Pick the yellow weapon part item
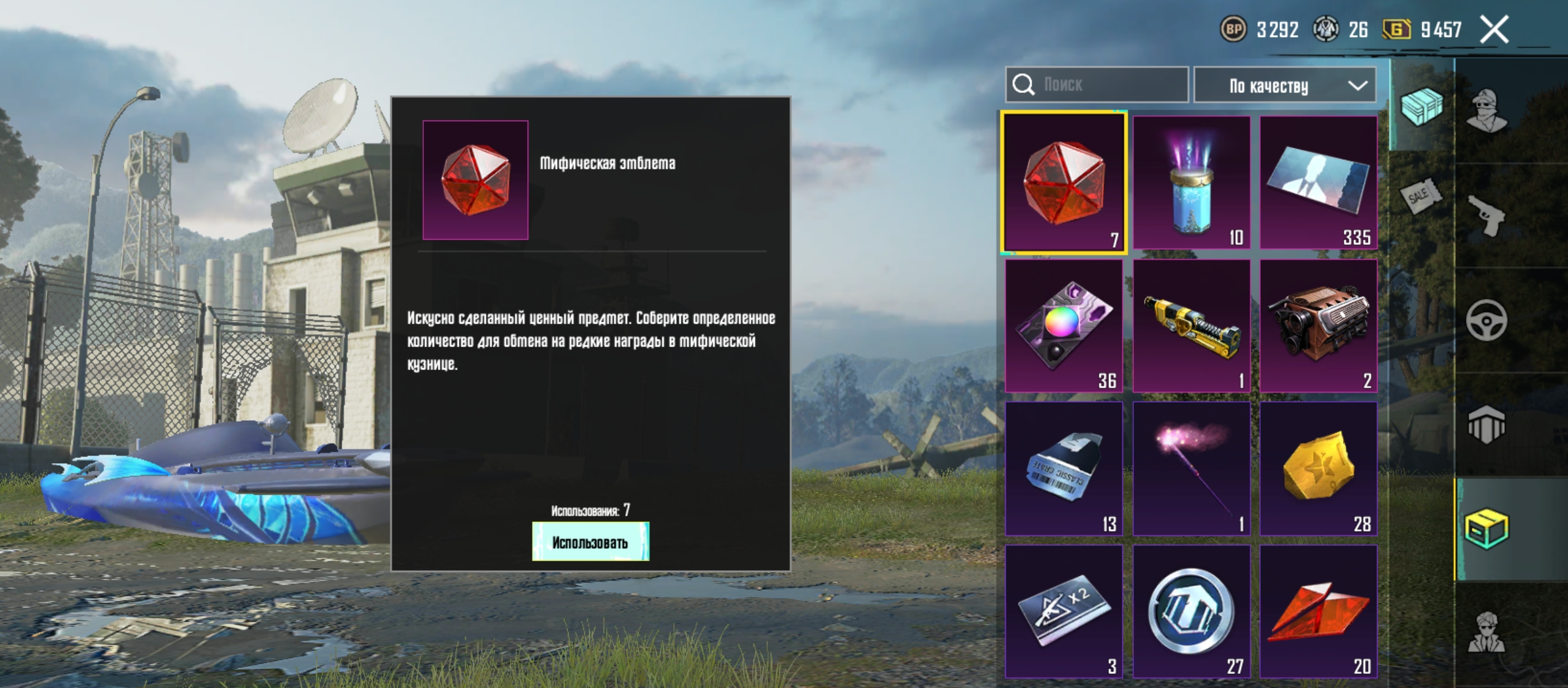 coord(1191,326)
